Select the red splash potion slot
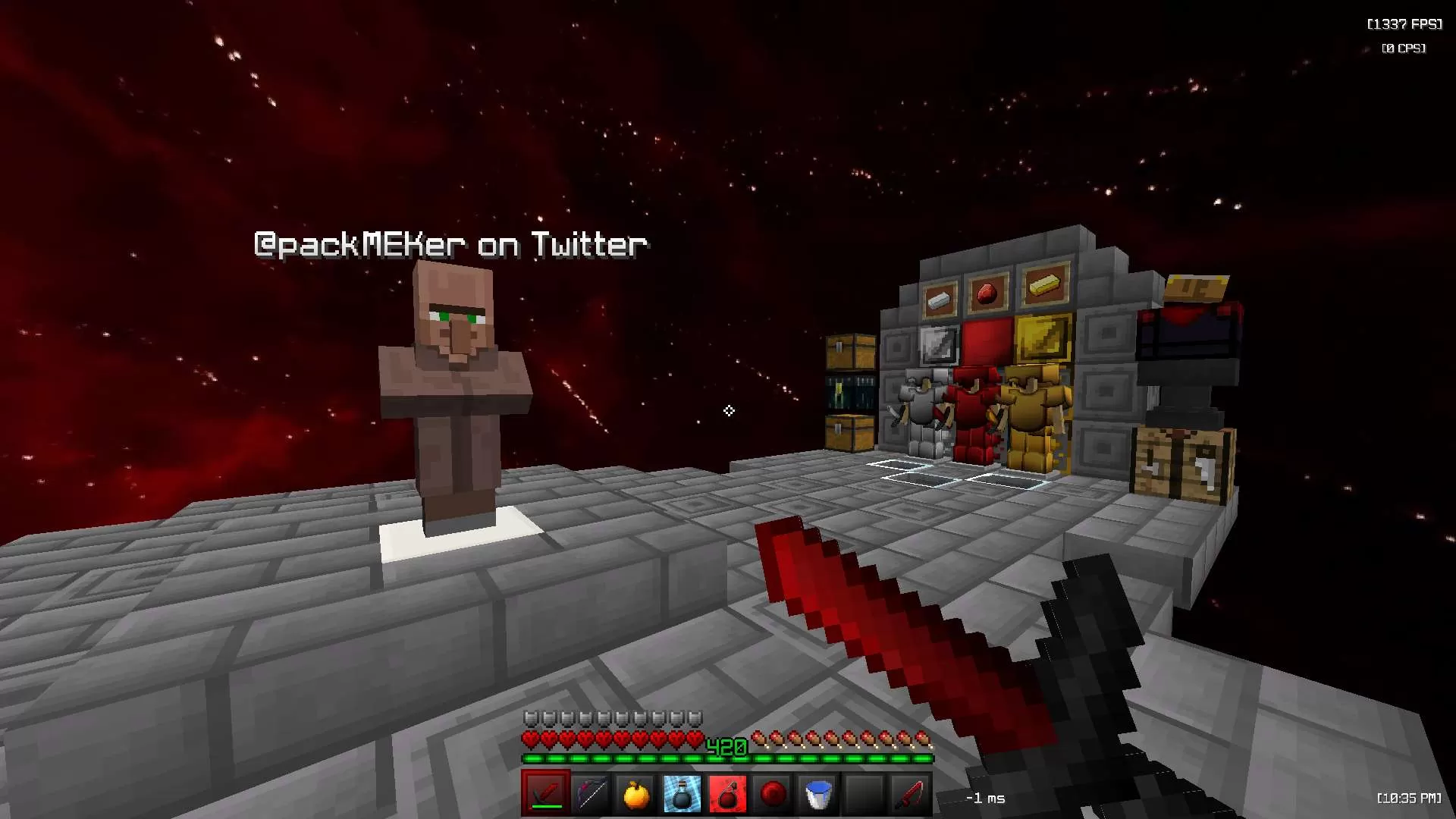The width and height of the screenshot is (1456, 819). click(x=727, y=794)
